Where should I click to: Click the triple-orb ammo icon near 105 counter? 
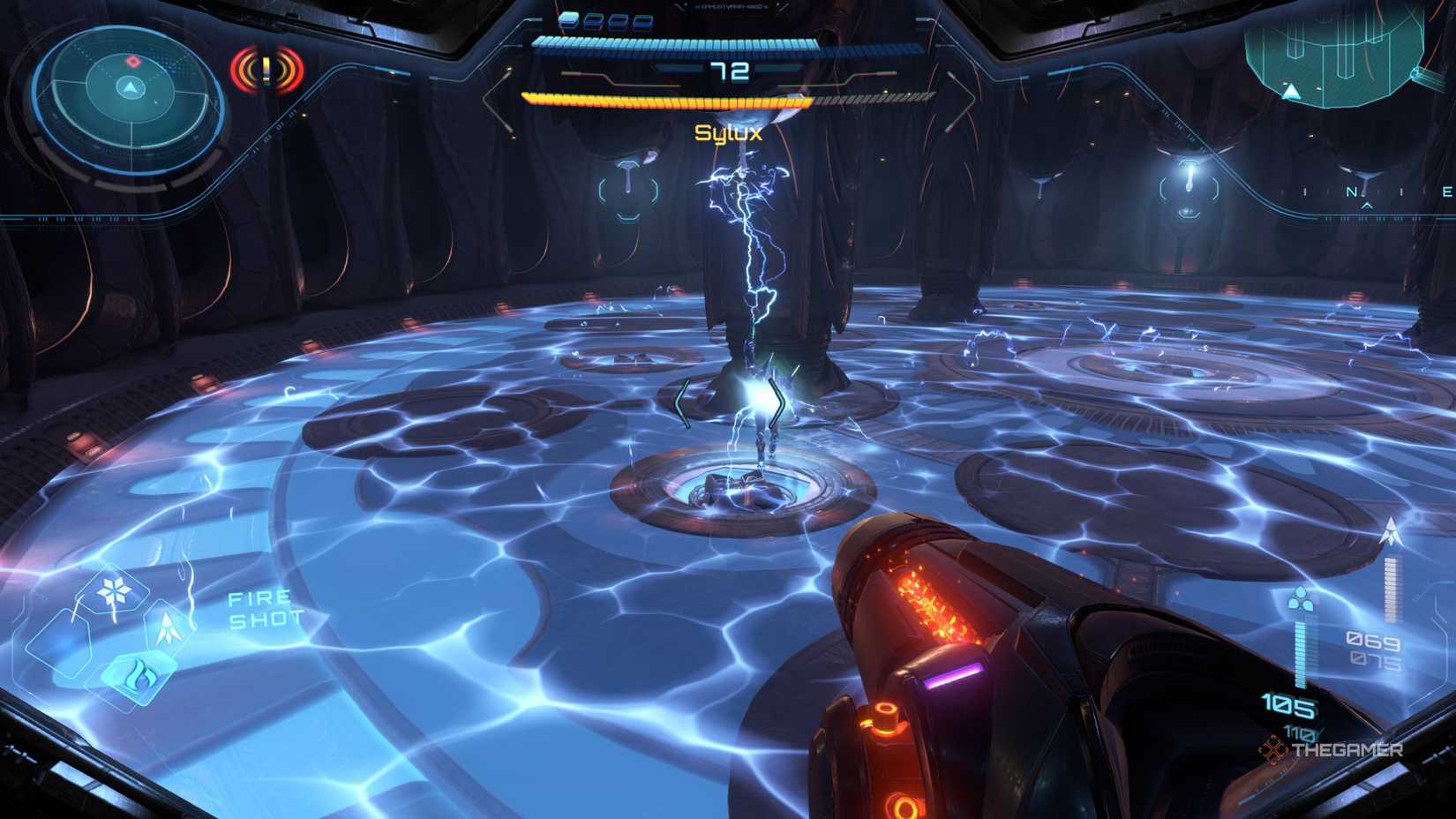tap(1301, 599)
